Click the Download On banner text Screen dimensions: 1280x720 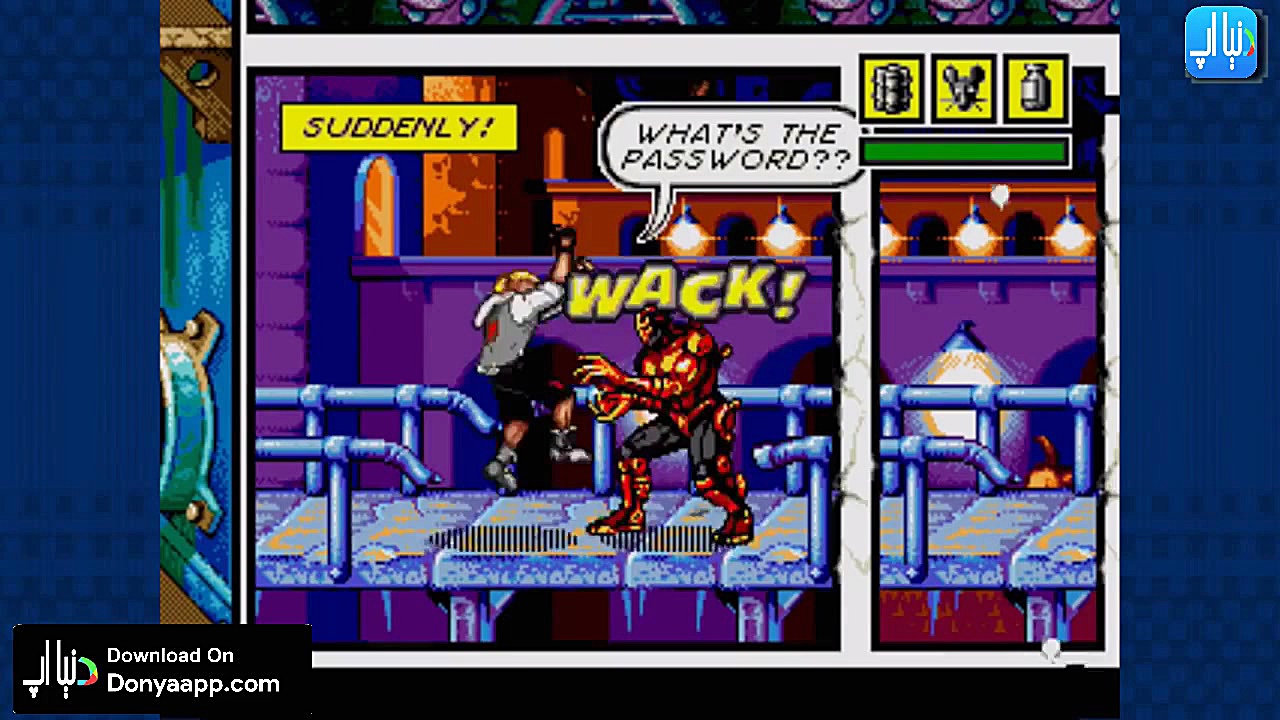[170, 657]
